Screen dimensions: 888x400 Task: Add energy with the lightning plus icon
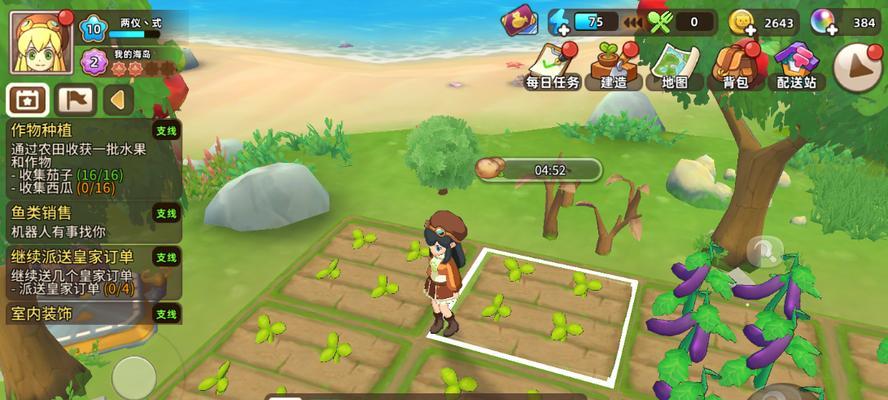[561, 22]
